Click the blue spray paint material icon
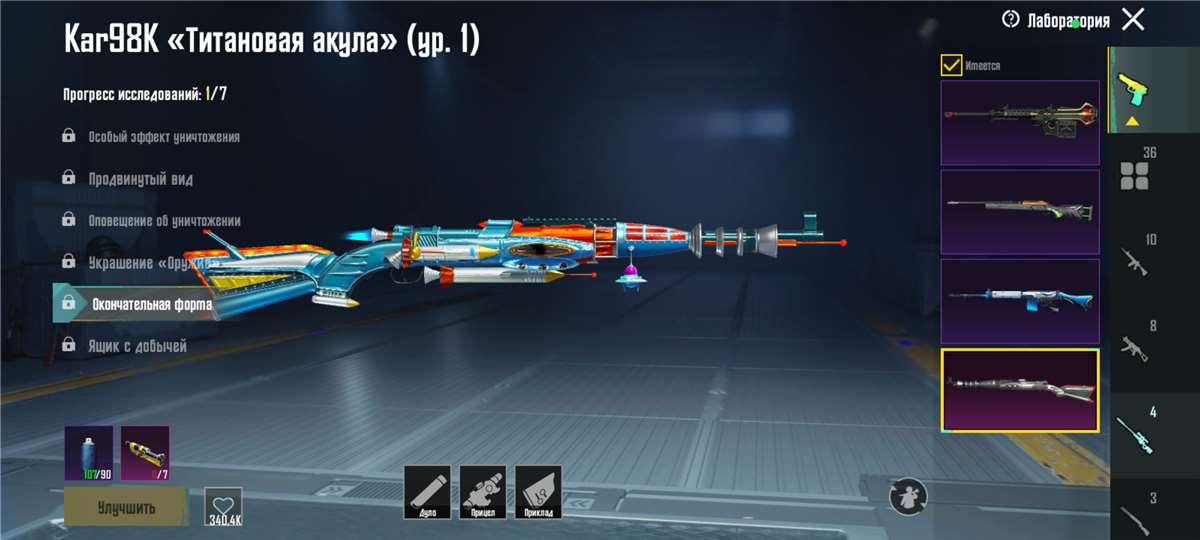 pyautogui.click(x=88, y=453)
